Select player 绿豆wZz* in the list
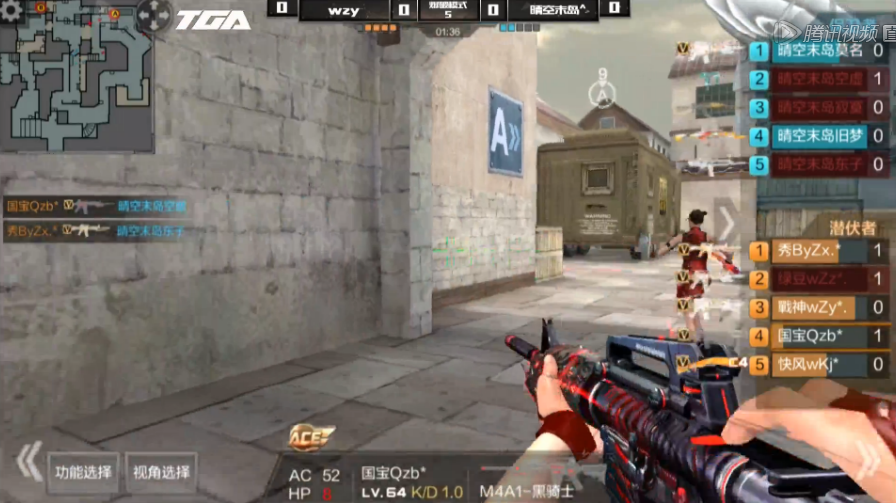 point(818,279)
